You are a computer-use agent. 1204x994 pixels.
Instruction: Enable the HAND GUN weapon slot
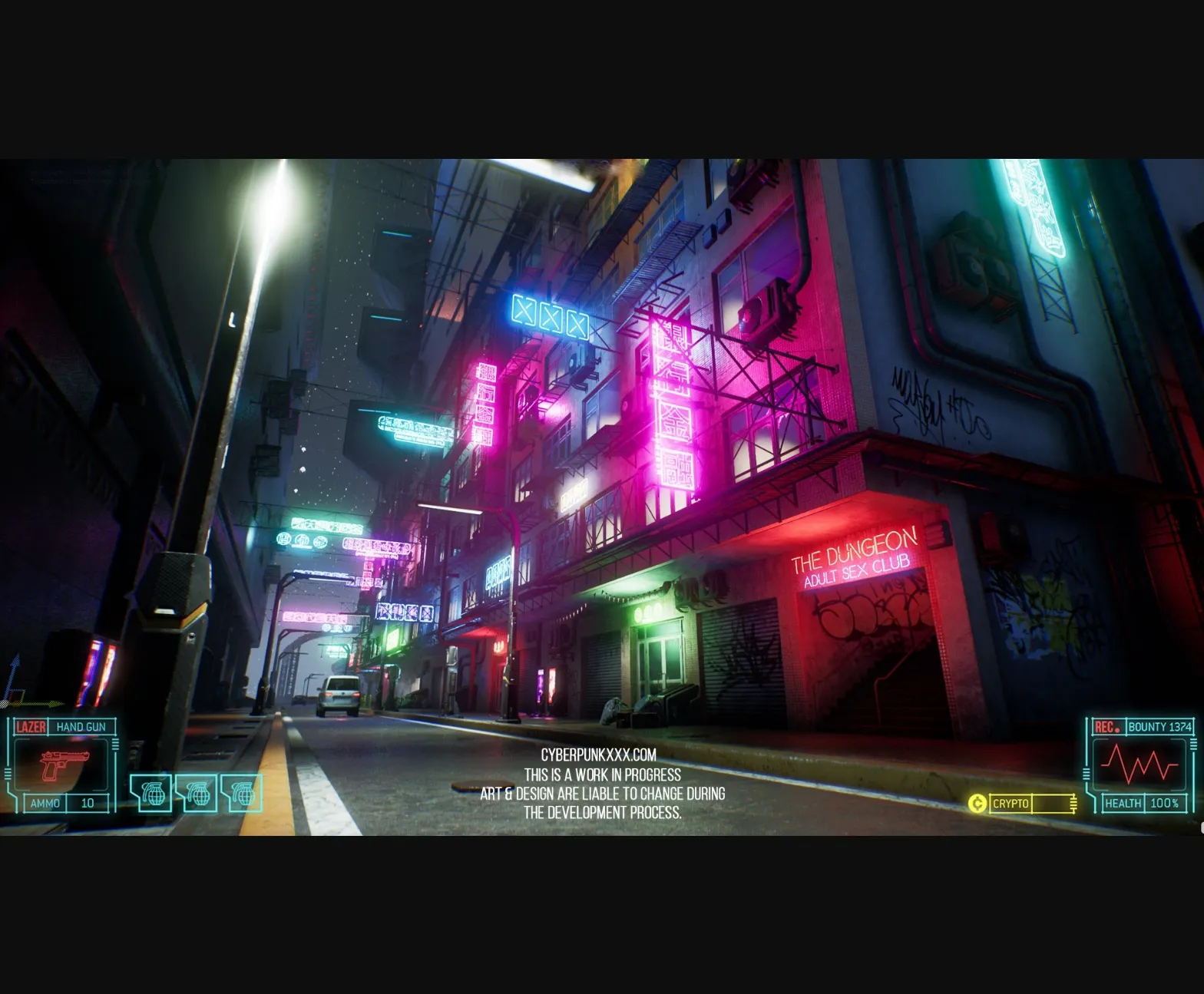[x=81, y=726]
